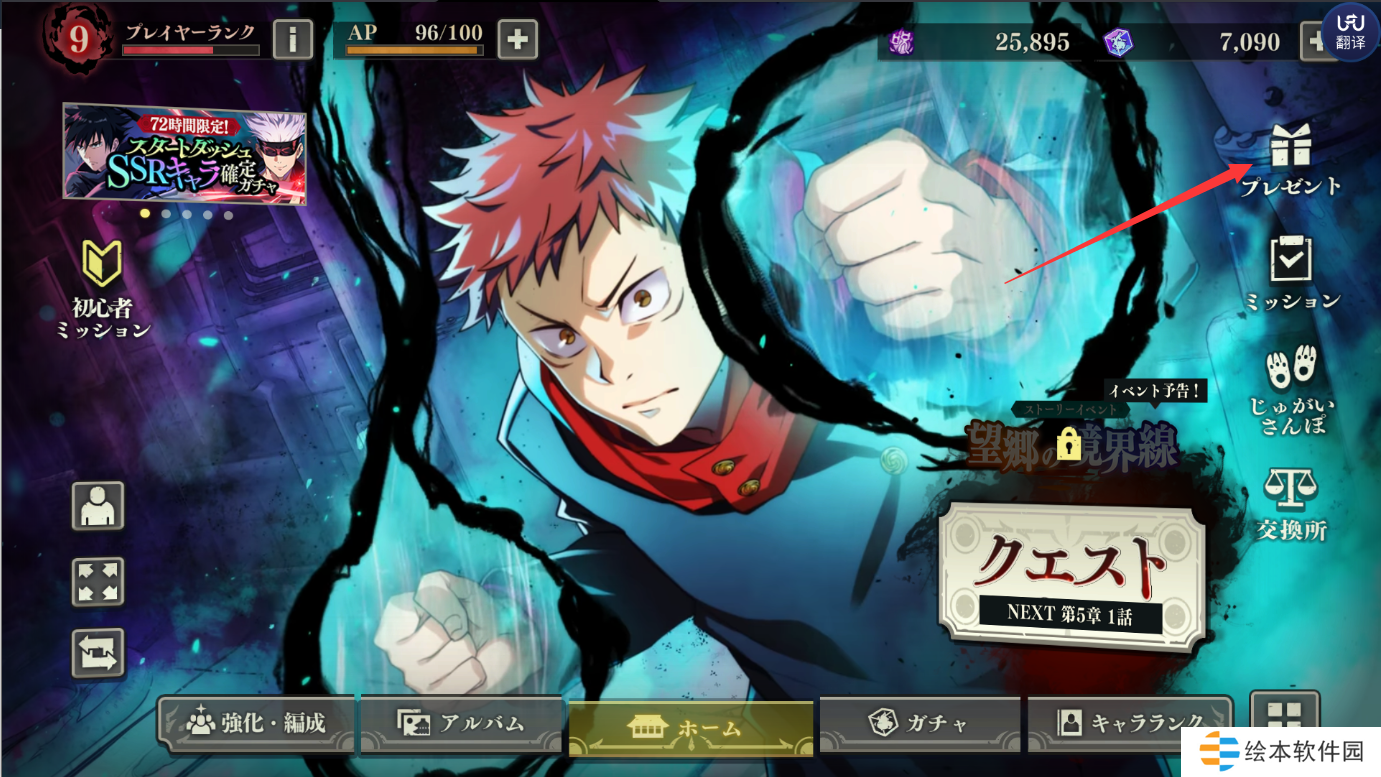Switch to the アルバム tab
The height and width of the screenshot is (777, 1381).
(461, 723)
